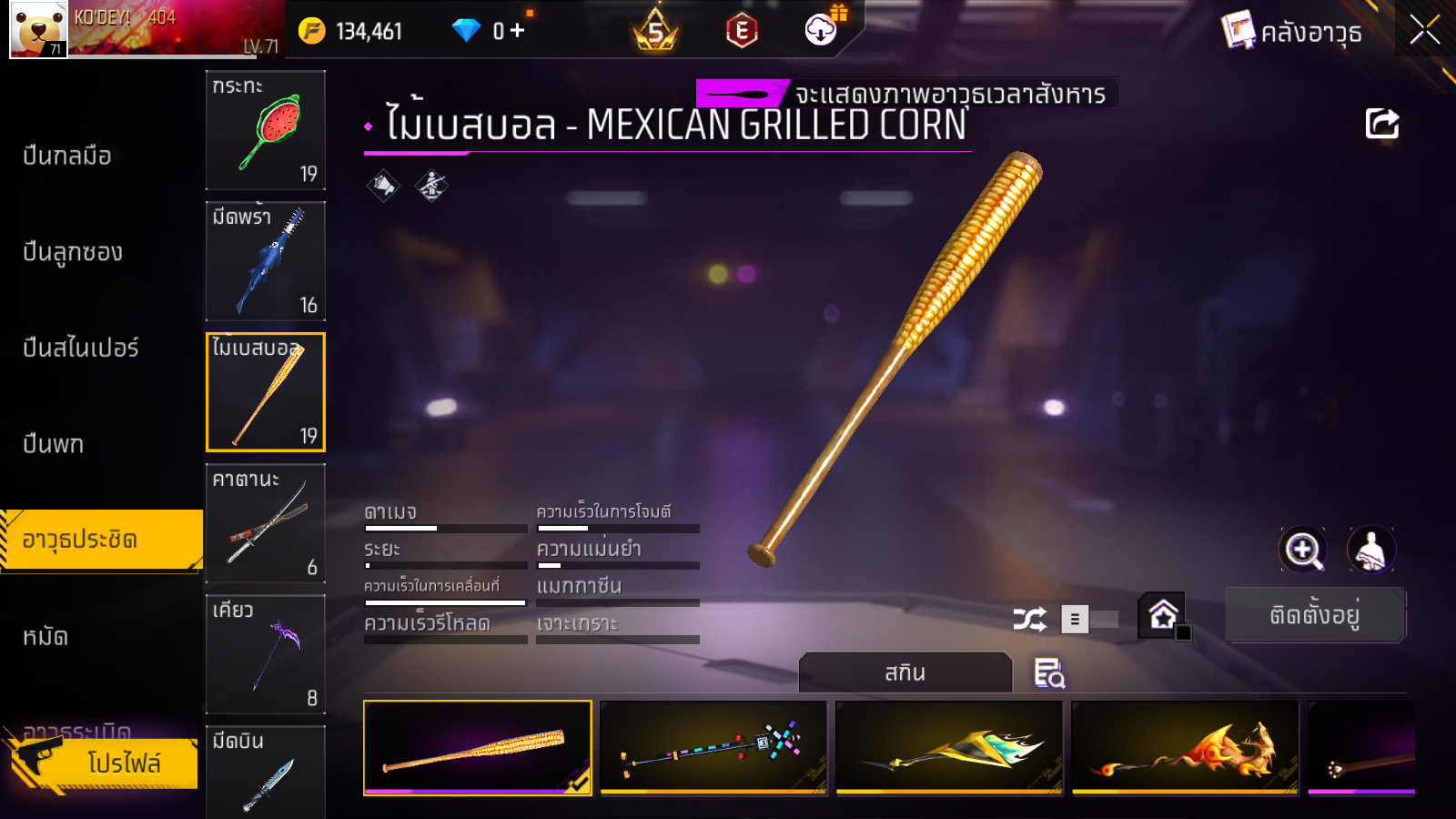The image size is (1456, 819).
Task: Select the กระทะ watermelon pan weapon
Action: coord(265,130)
